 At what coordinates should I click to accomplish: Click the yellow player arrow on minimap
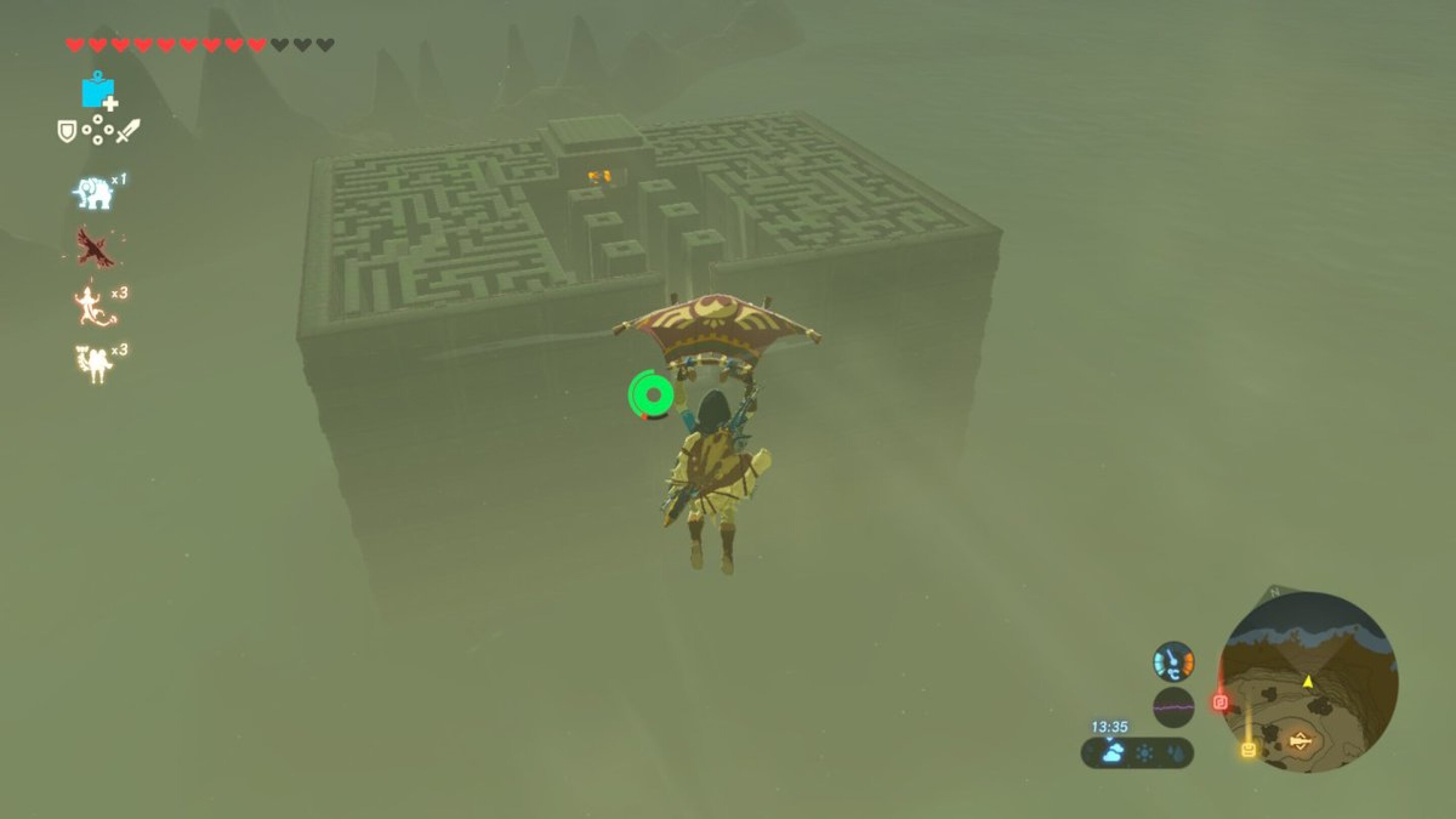click(1308, 683)
